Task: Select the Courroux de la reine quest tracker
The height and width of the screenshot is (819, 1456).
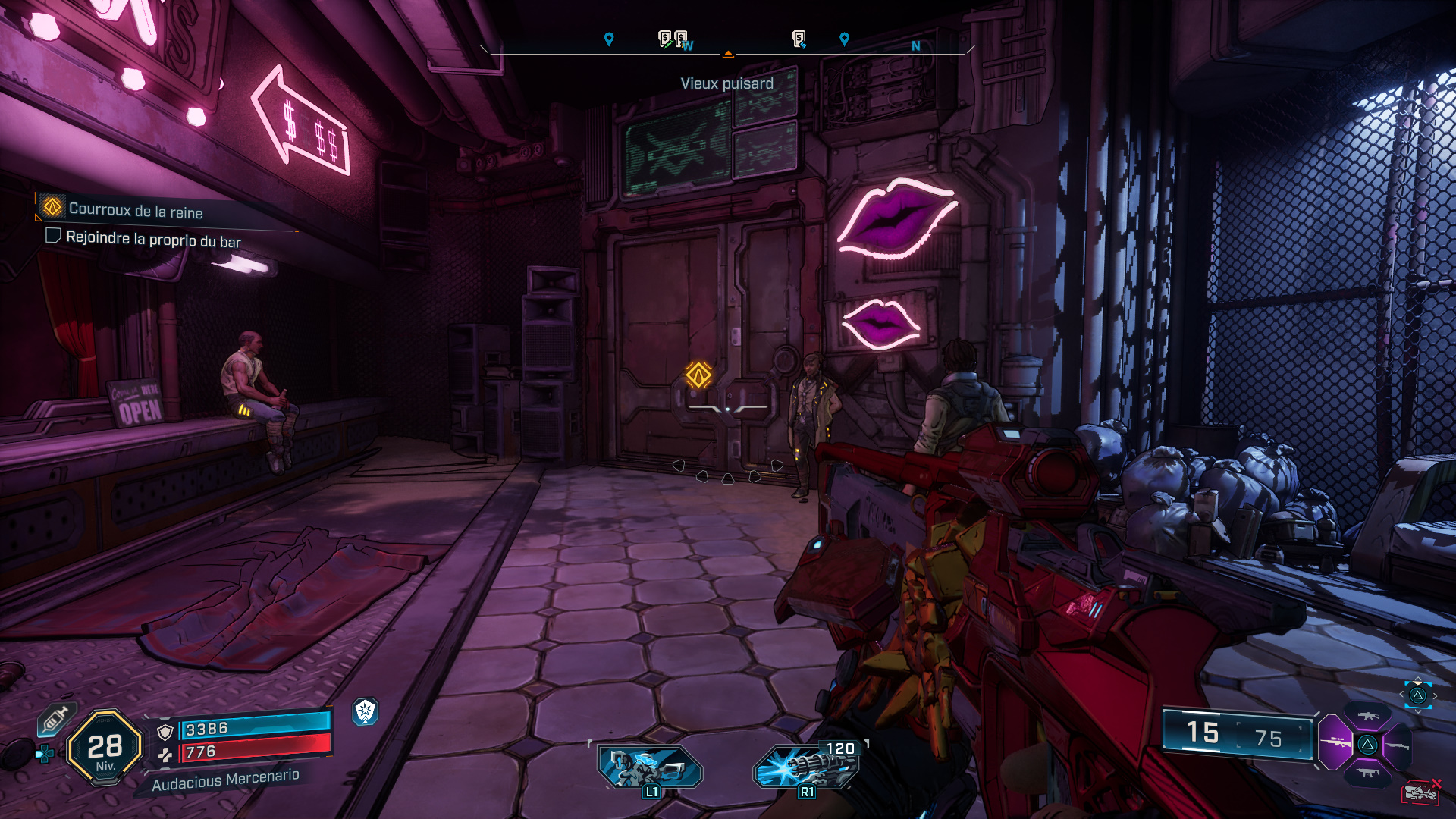Action: pyautogui.click(x=135, y=209)
